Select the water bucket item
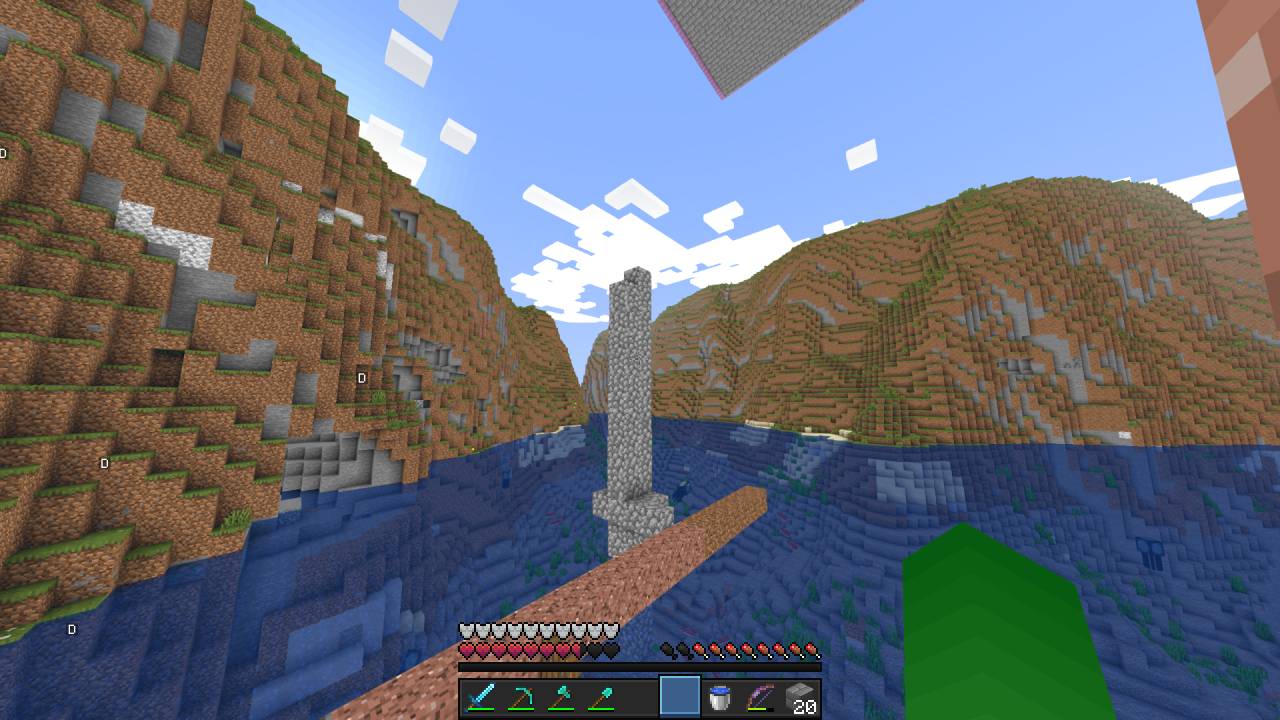This screenshot has height=720, width=1280. 720,695
